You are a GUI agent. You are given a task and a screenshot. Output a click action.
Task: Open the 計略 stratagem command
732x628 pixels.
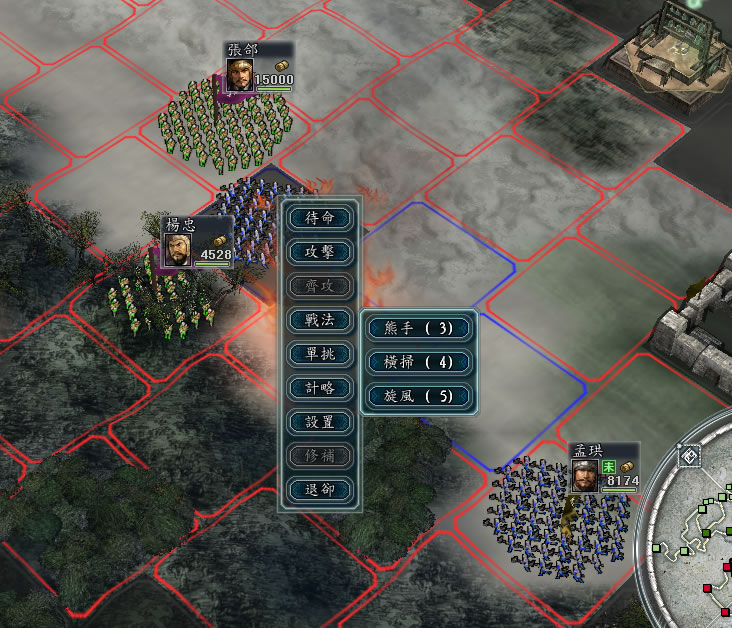coord(319,388)
